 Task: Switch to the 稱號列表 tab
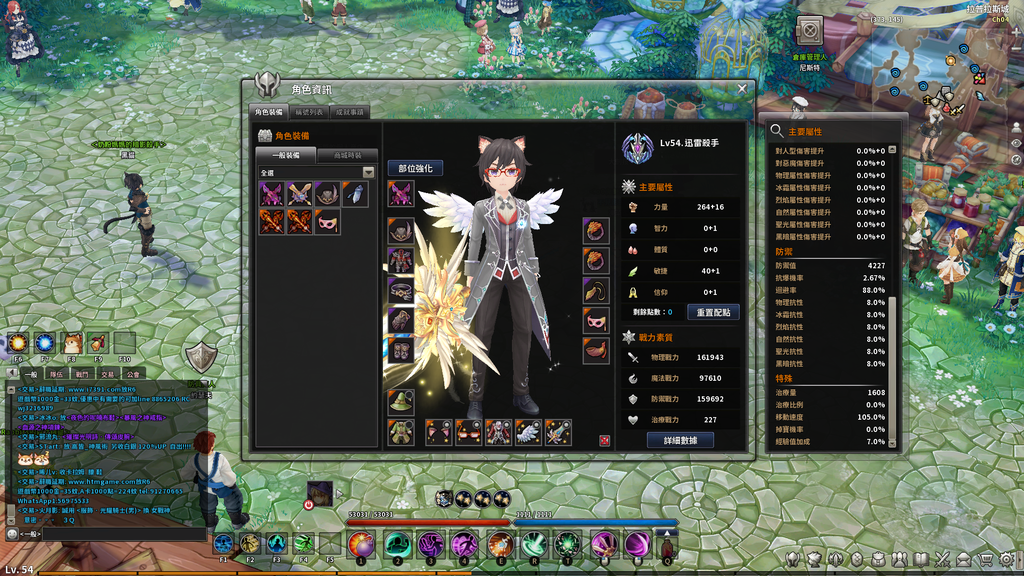pos(309,112)
